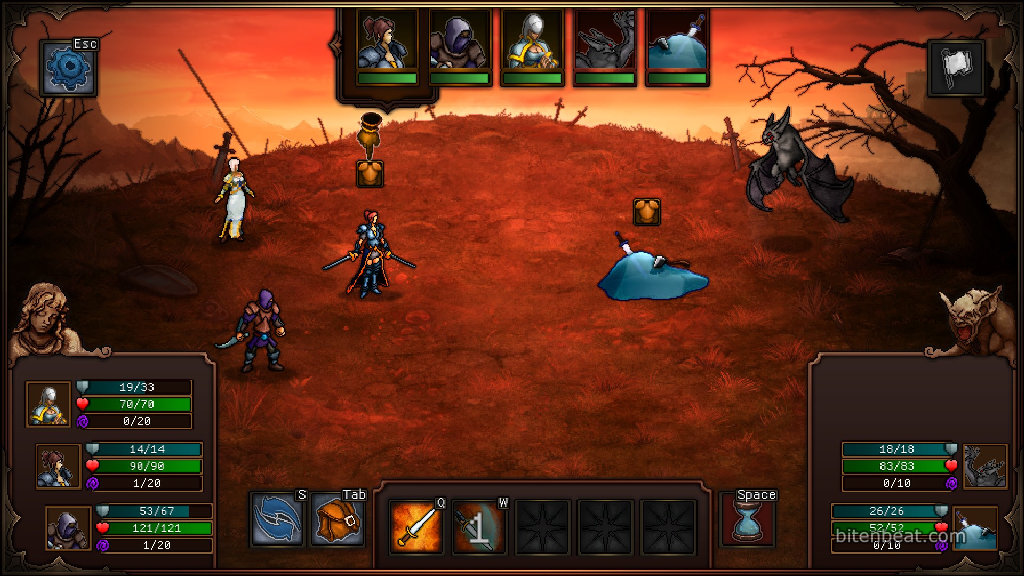
Task: Select the blue slime in the turn order
Action: click(x=677, y=42)
